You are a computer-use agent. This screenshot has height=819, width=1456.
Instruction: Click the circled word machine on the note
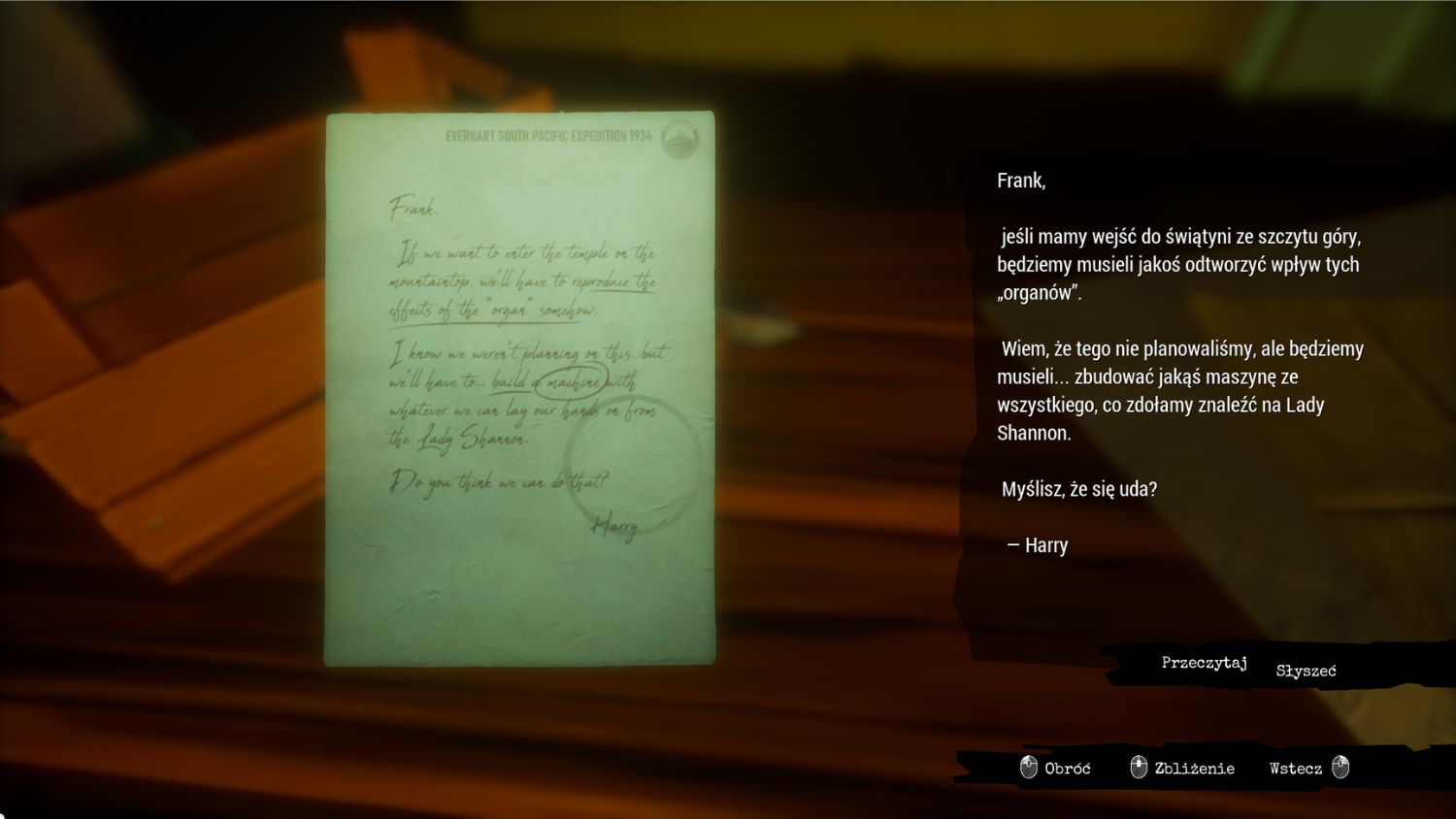(572, 384)
